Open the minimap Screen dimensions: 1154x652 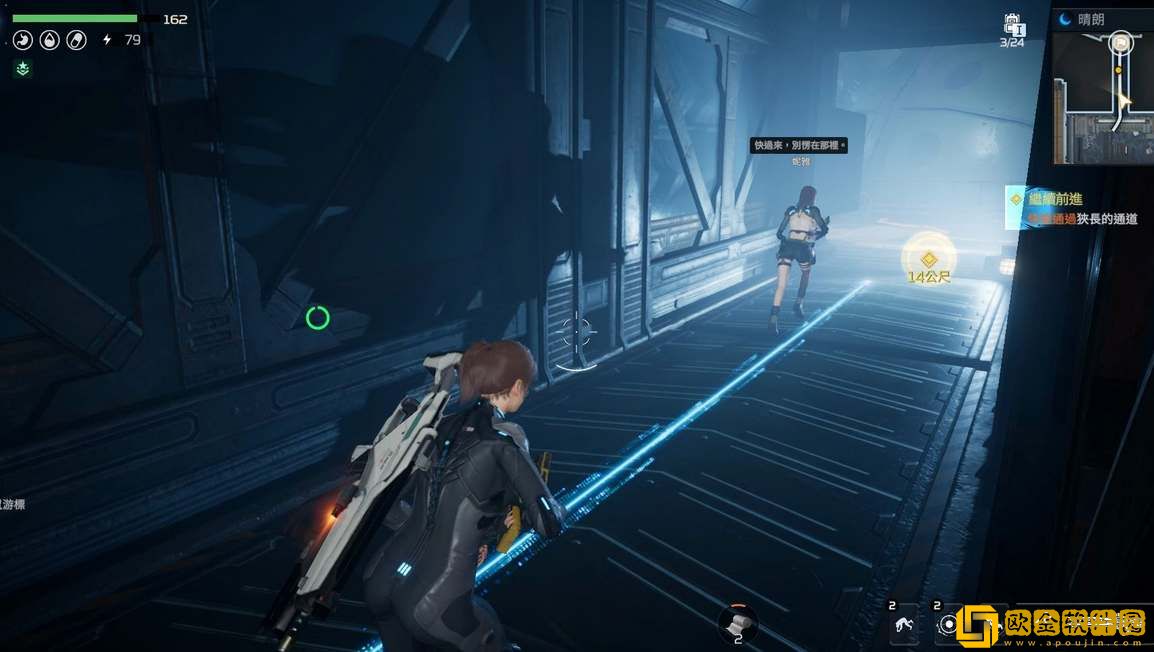(1104, 96)
